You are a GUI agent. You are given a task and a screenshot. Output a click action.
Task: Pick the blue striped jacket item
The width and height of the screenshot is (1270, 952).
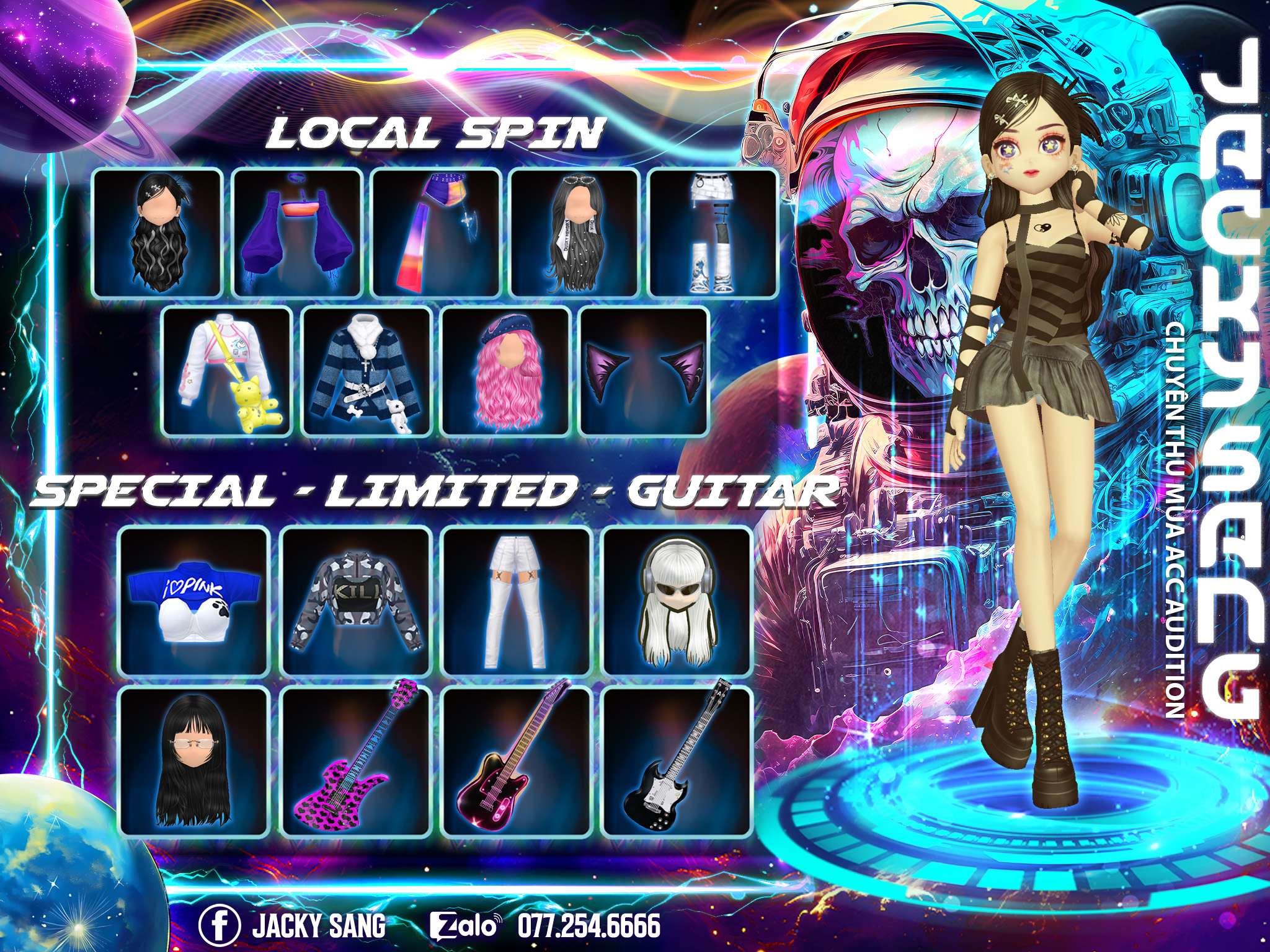pyautogui.click(x=366, y=371)
